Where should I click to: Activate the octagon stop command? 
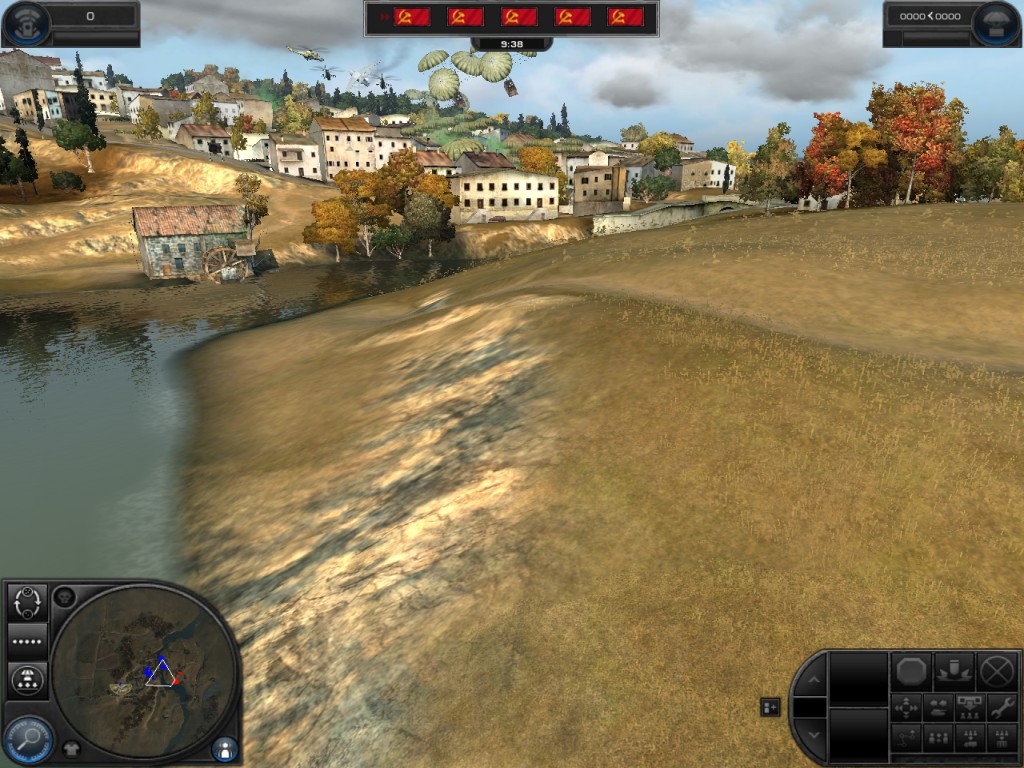click(911, 671)
